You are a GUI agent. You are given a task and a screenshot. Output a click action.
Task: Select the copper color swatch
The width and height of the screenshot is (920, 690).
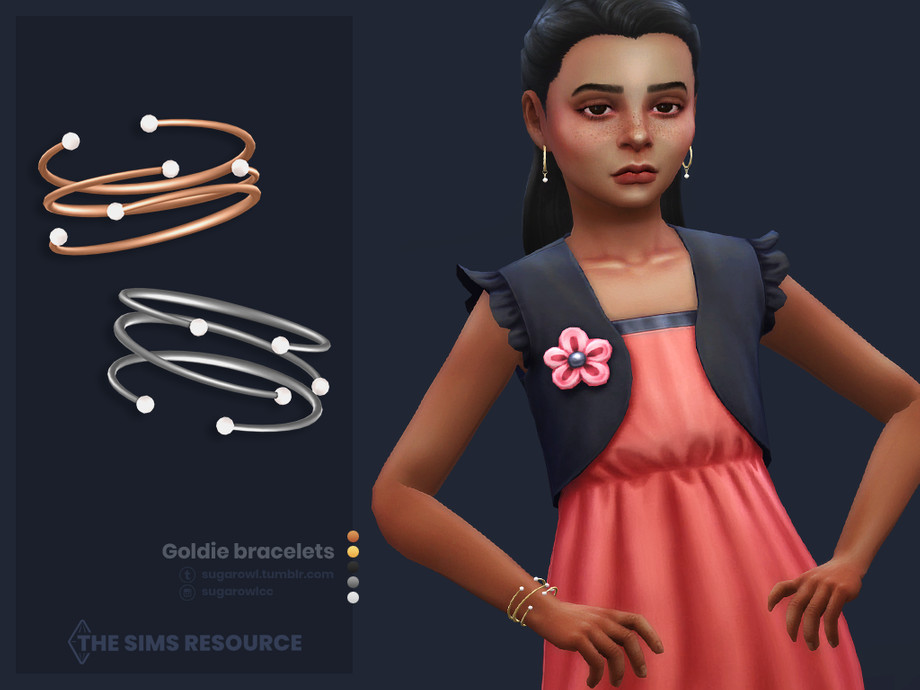tap(352, 536)
